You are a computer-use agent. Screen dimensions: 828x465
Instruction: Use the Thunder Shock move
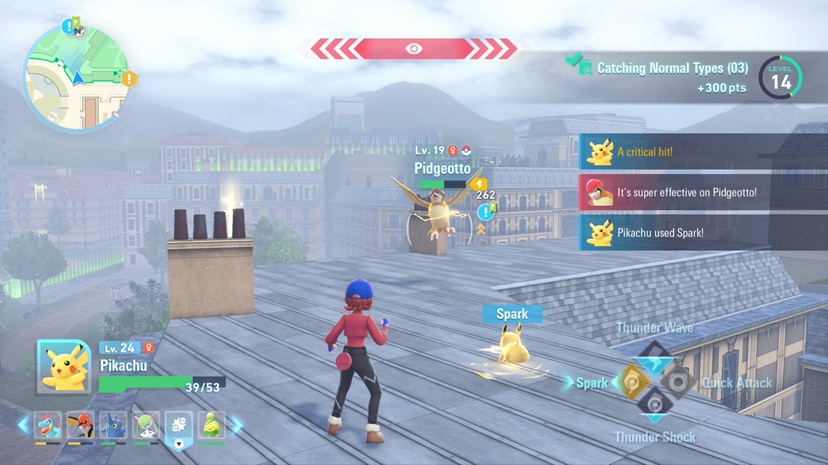(653, 405)
